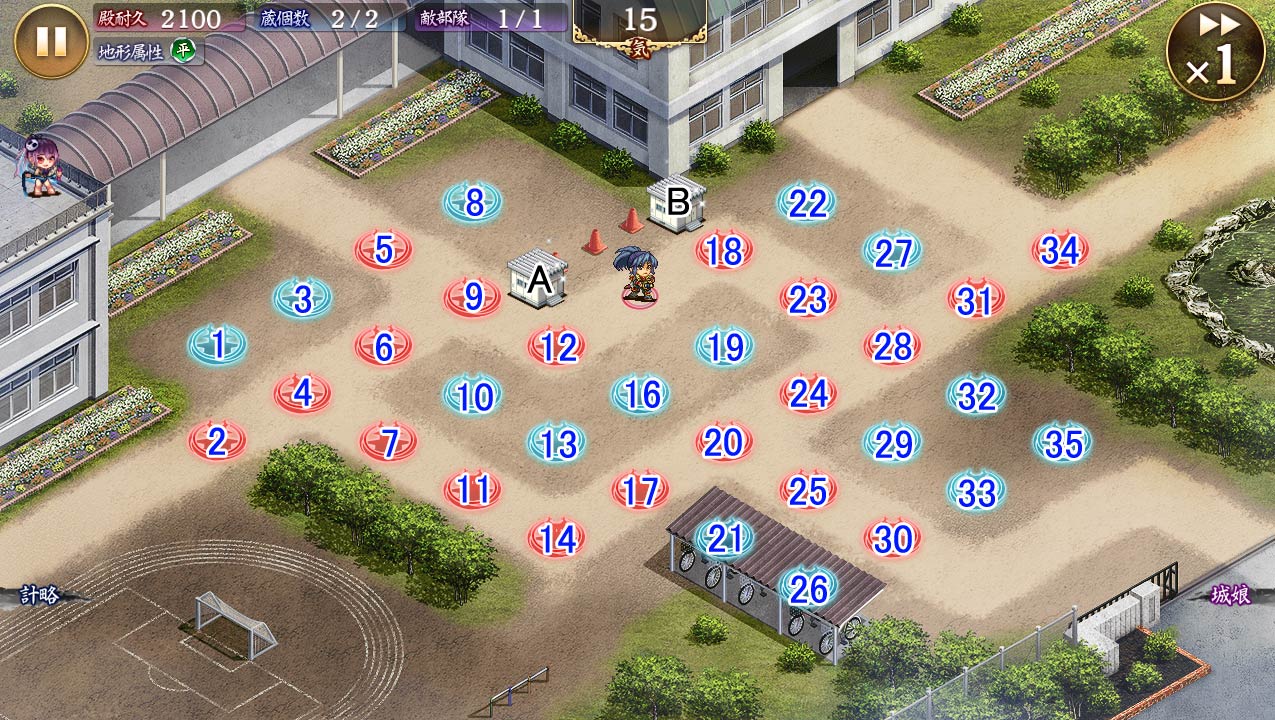Open the 城娘 castle girl panel

tap(1230, 595)
